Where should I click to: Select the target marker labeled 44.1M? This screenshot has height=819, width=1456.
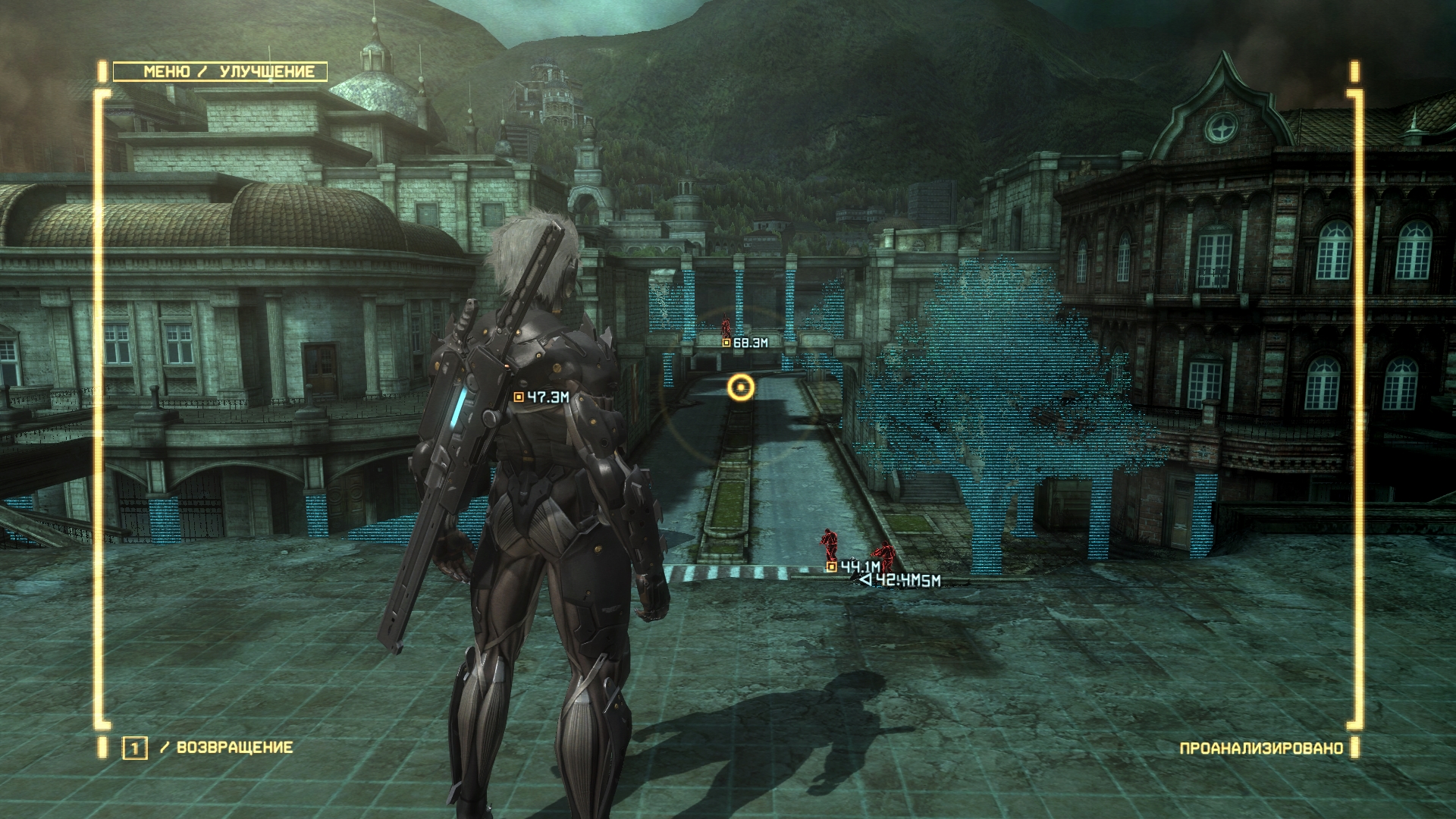[831, 566]
